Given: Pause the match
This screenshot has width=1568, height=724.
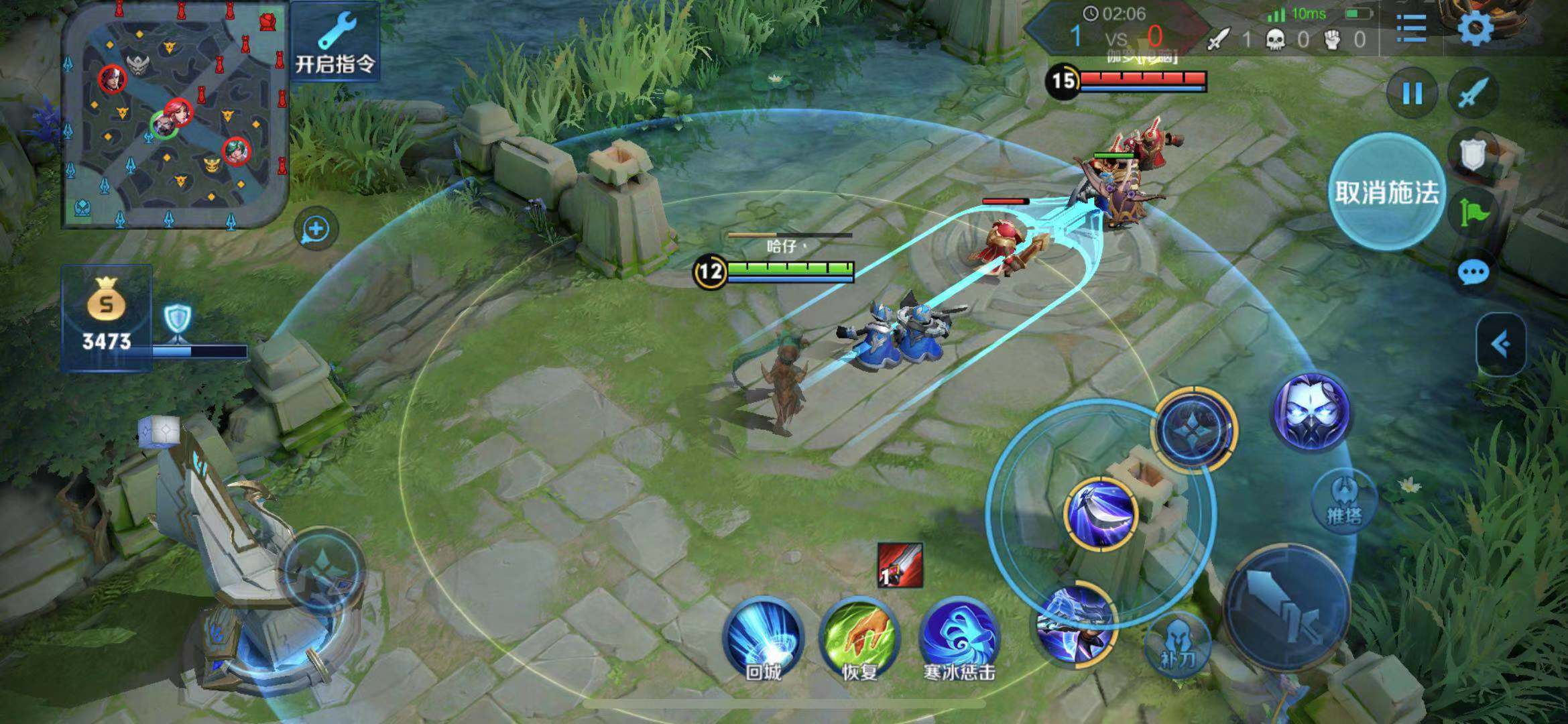Looking at the screenshot, I should 1412,93.
